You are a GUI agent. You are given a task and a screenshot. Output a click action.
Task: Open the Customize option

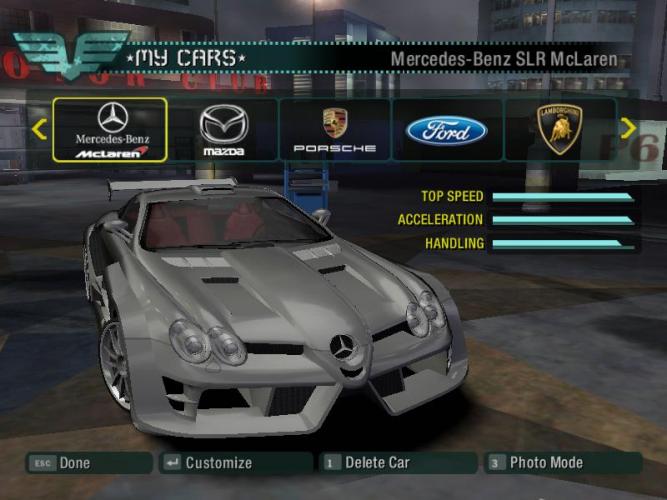point(235,463)
